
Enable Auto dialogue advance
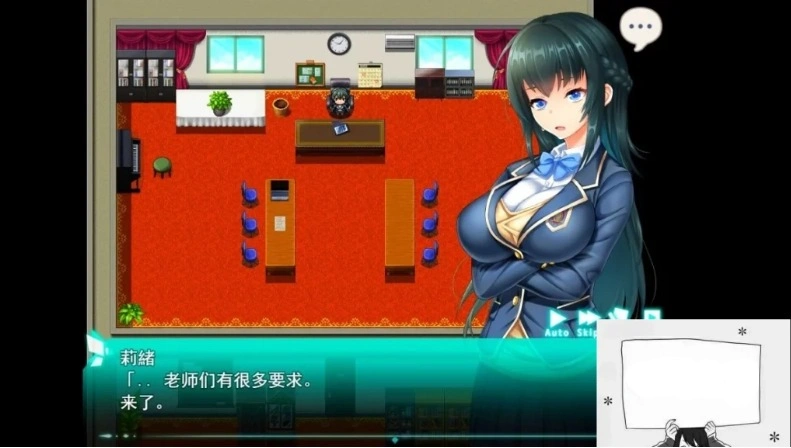[558, 322]
